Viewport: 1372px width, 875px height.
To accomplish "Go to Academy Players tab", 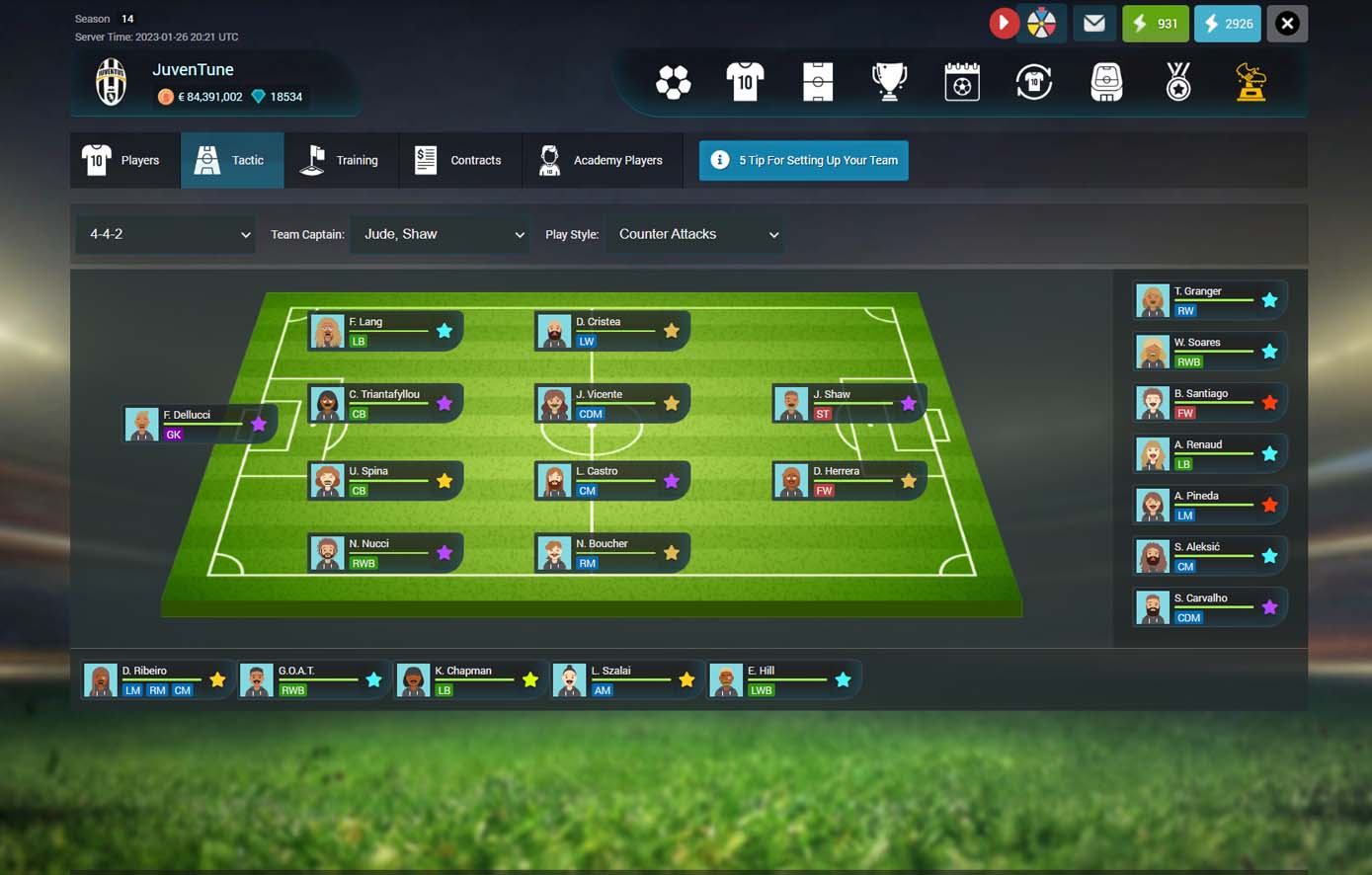I will tap(602, 160).
